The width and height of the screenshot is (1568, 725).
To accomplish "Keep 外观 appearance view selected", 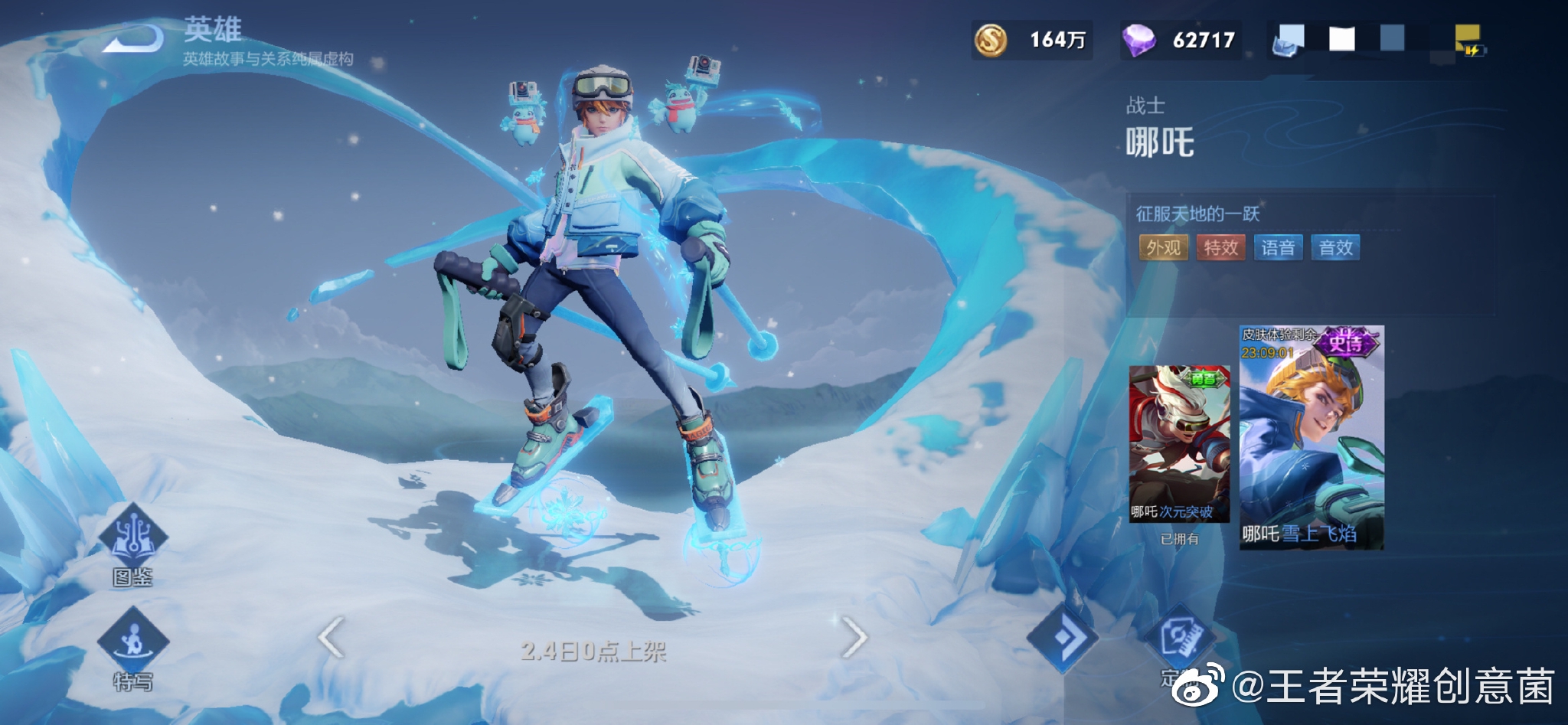I will [1163, 247].
